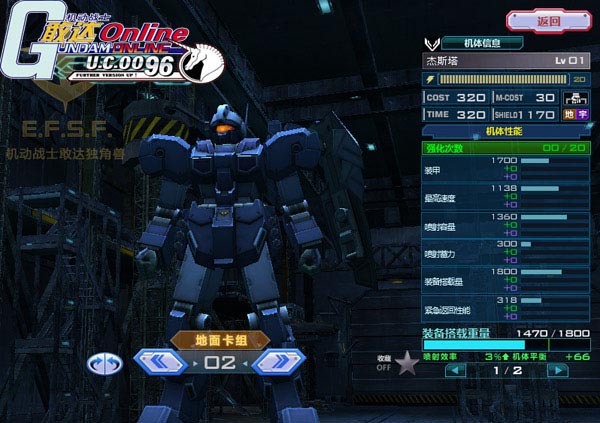The image size is (600, 423).
Task: Show the previous stats page
Action: click(x=455, y=369)
